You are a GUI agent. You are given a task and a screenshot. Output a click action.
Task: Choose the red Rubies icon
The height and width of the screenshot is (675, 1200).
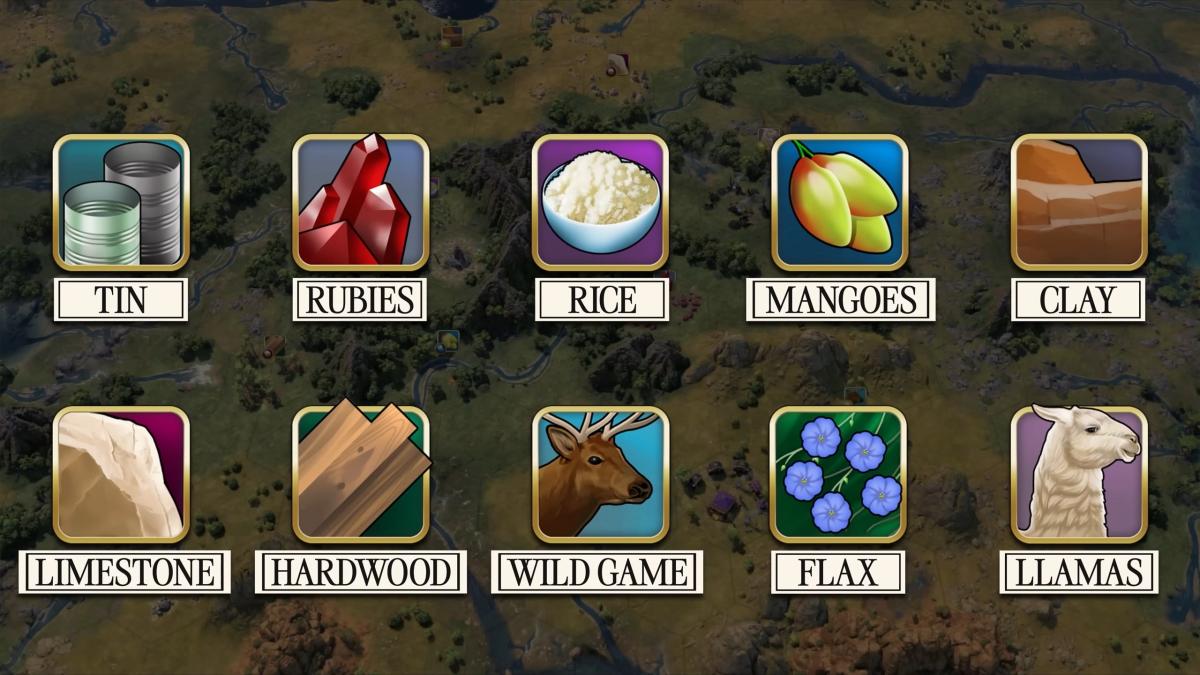click(360, 203)
